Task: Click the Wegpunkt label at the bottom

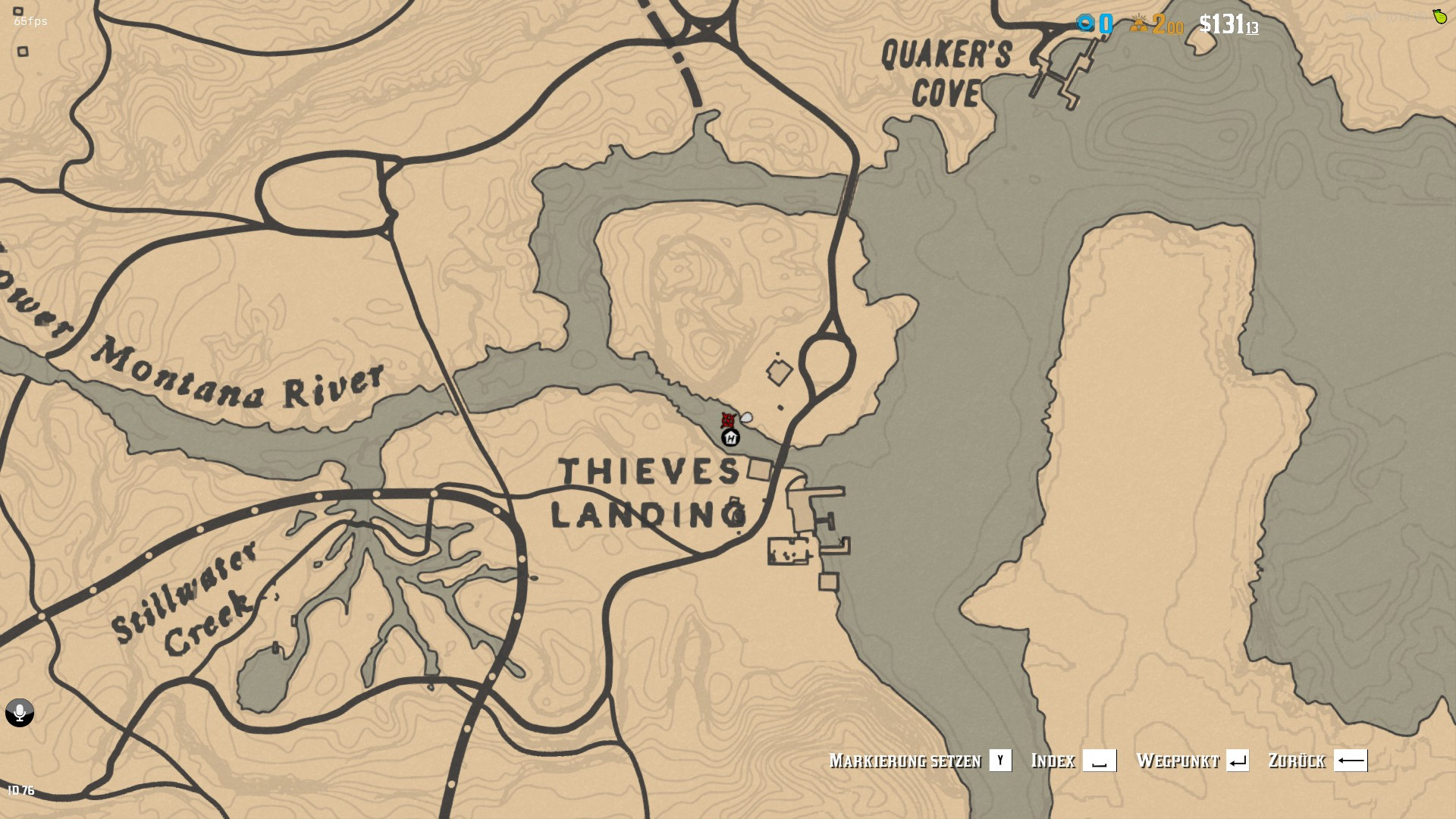Action: click(1178, 761)
